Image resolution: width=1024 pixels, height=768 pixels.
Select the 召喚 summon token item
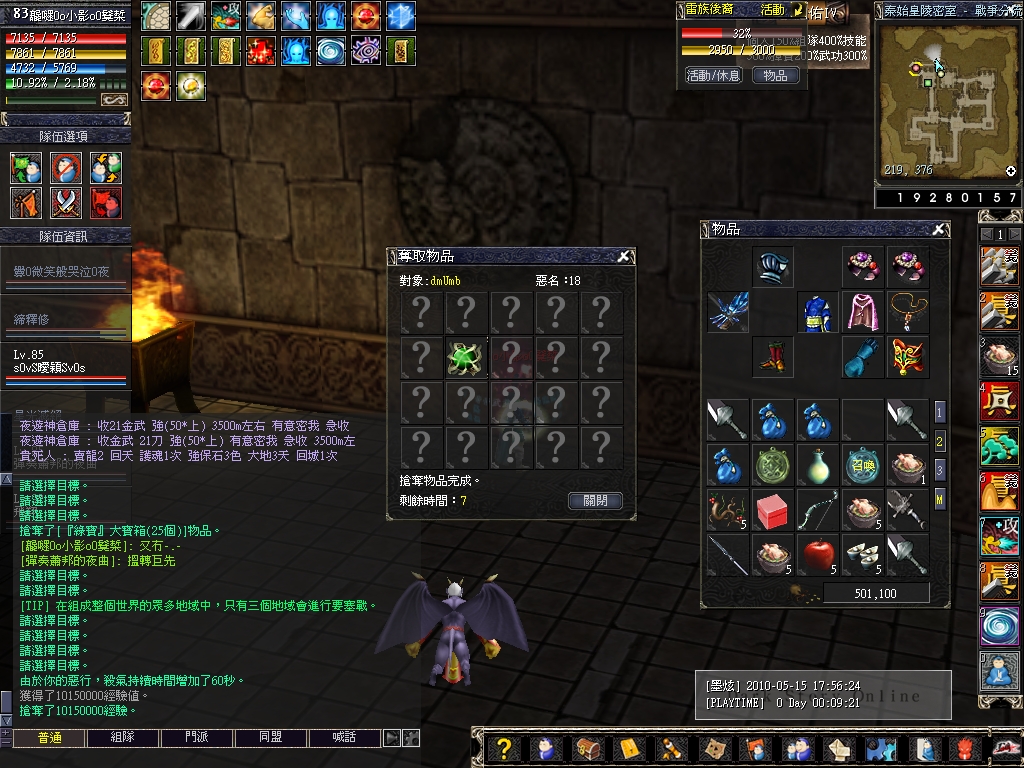862,465
